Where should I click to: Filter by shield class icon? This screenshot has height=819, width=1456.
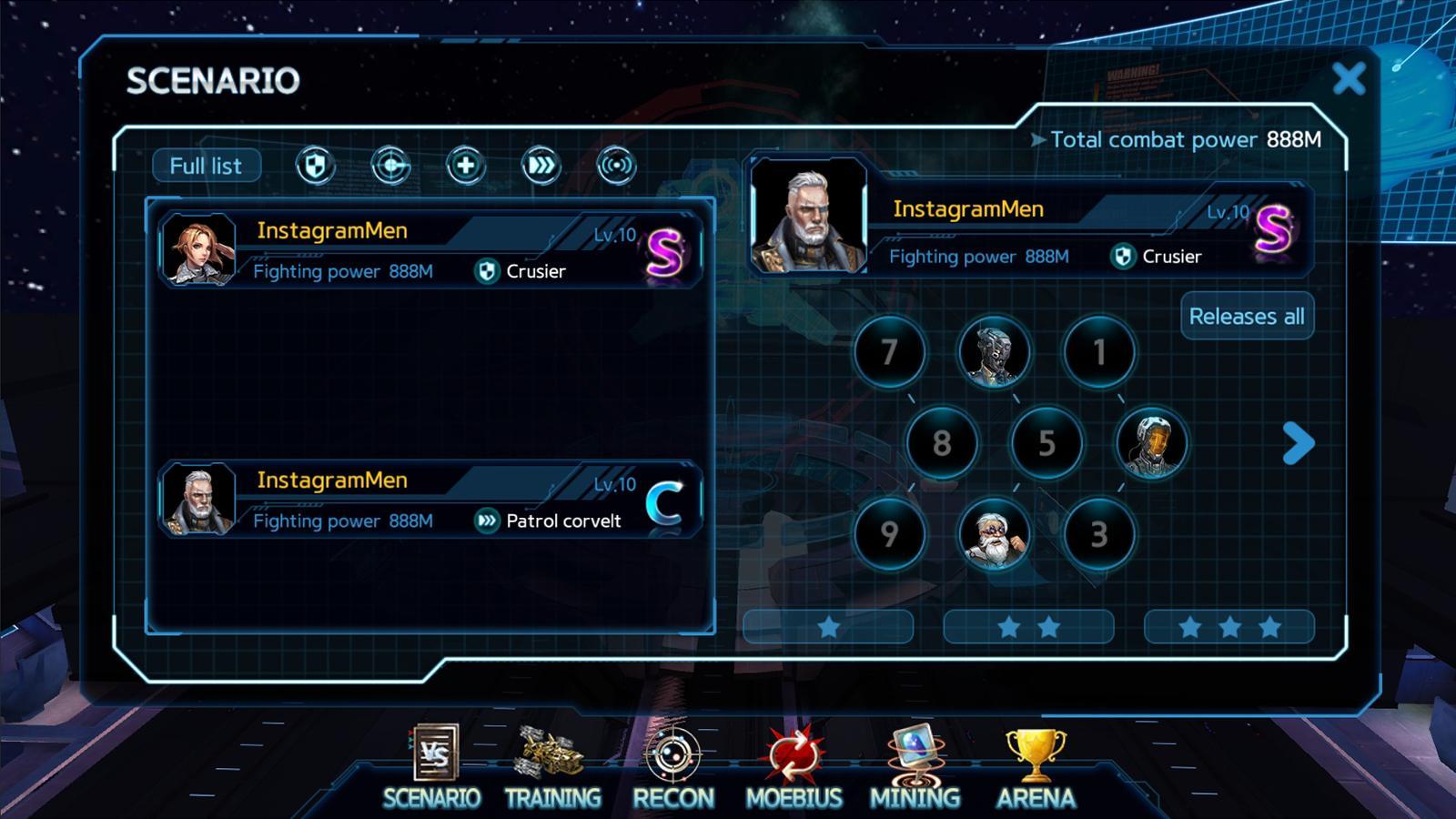coord(315,166)
